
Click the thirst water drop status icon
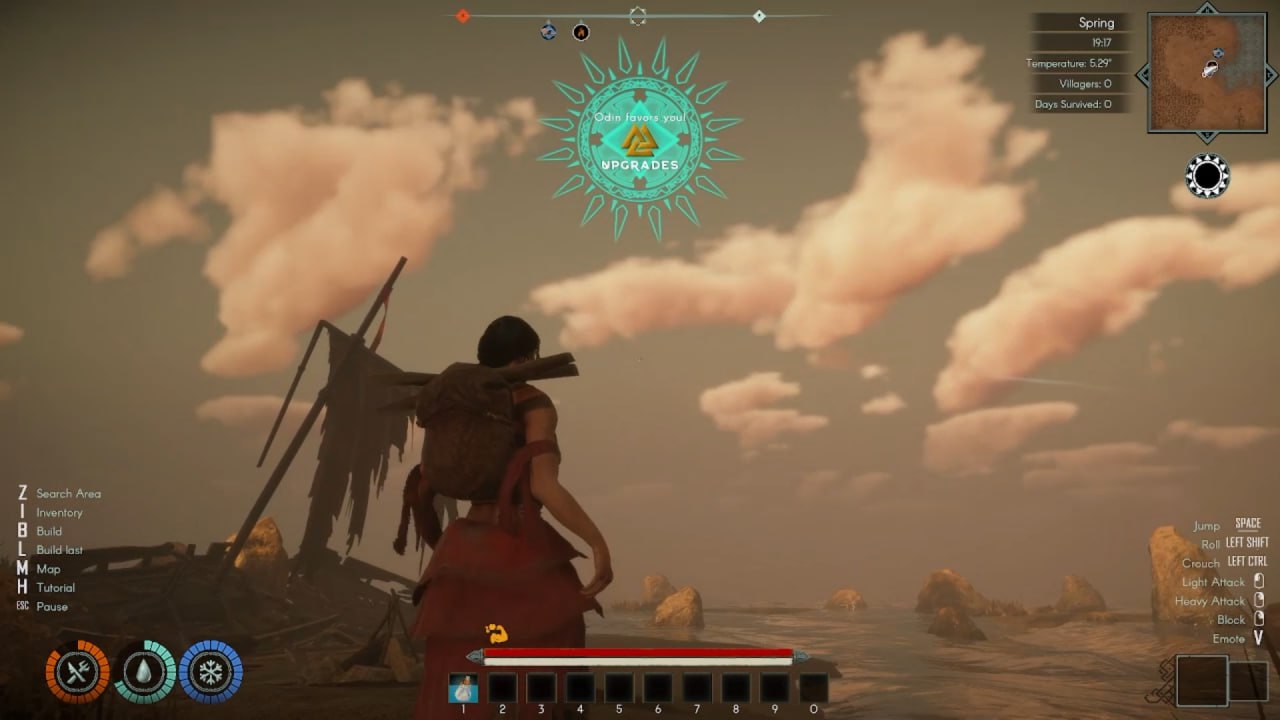pos(145,671)
